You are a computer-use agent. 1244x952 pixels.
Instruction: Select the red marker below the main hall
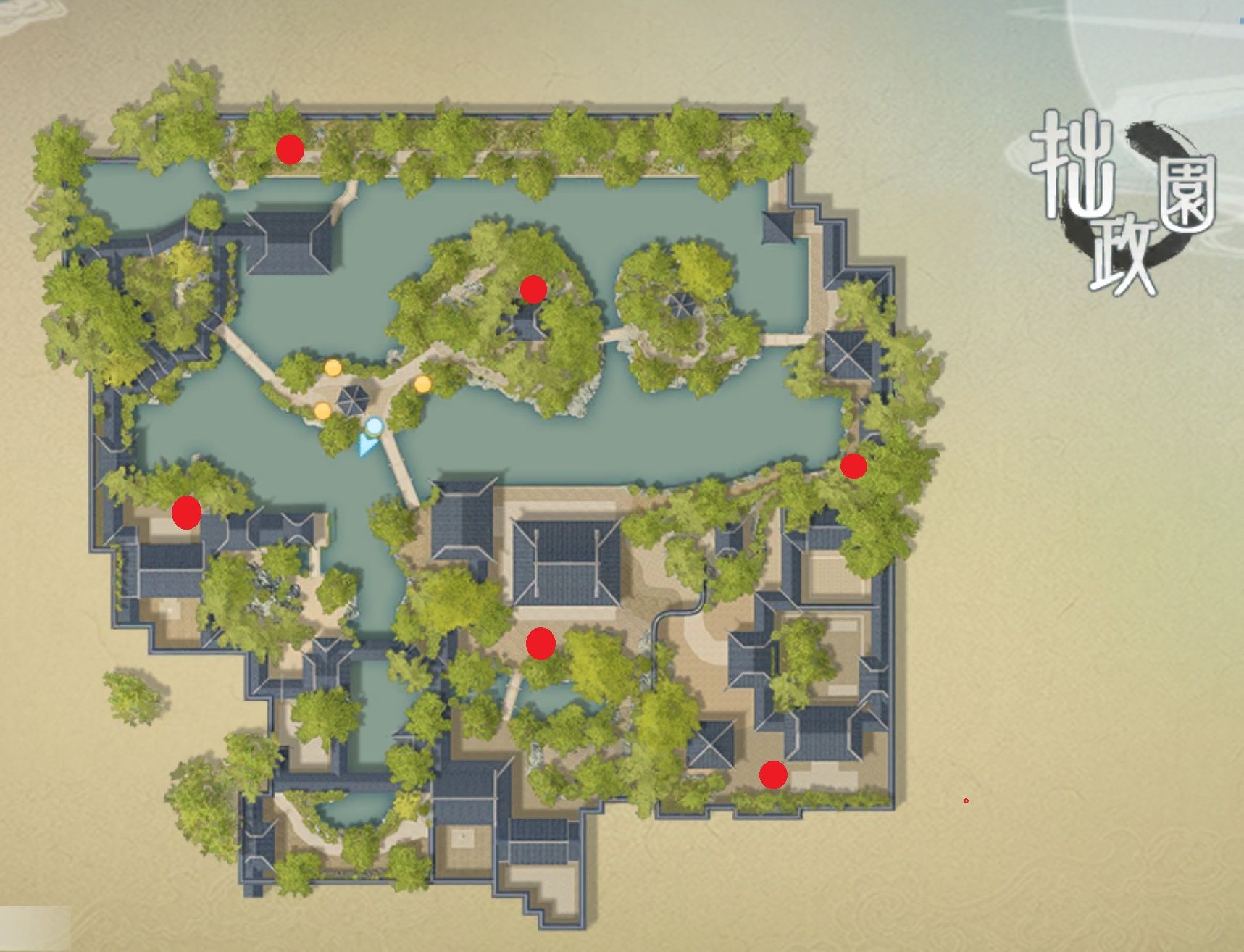coord(540,643)
